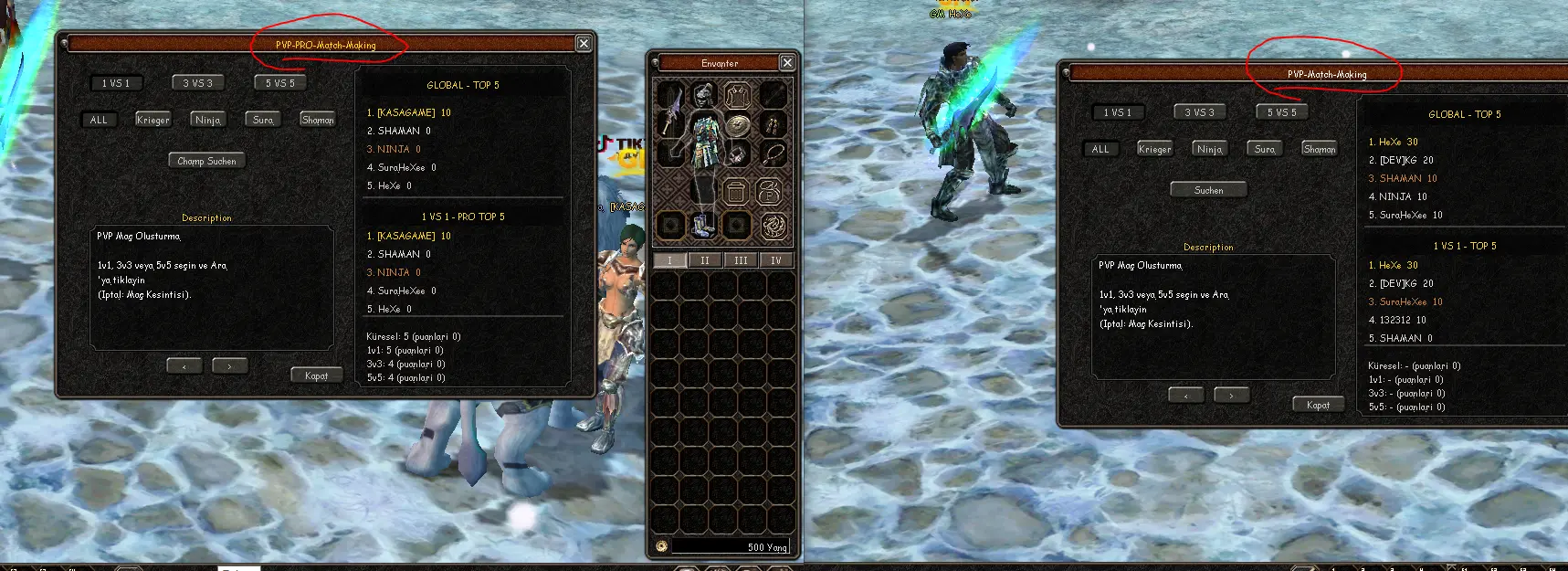Show inventory page IV

pyautogui.click(x=775, y=260)
